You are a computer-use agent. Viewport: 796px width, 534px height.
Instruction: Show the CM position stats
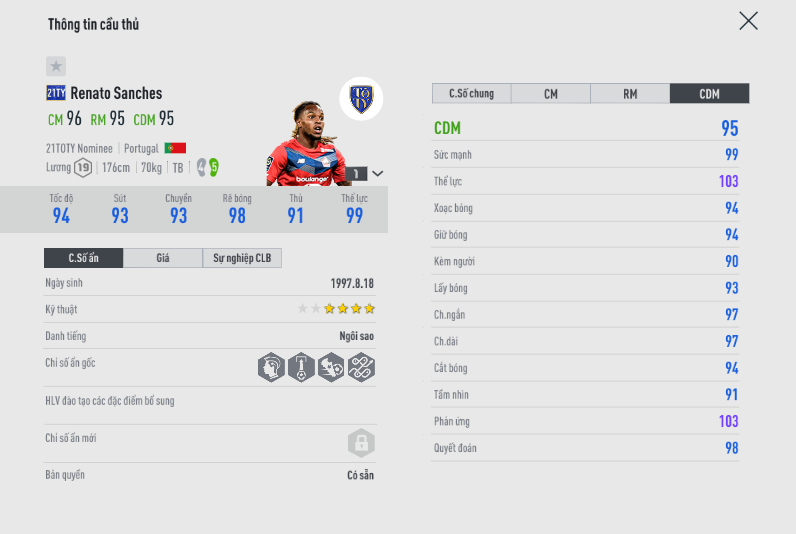[550, 94]
